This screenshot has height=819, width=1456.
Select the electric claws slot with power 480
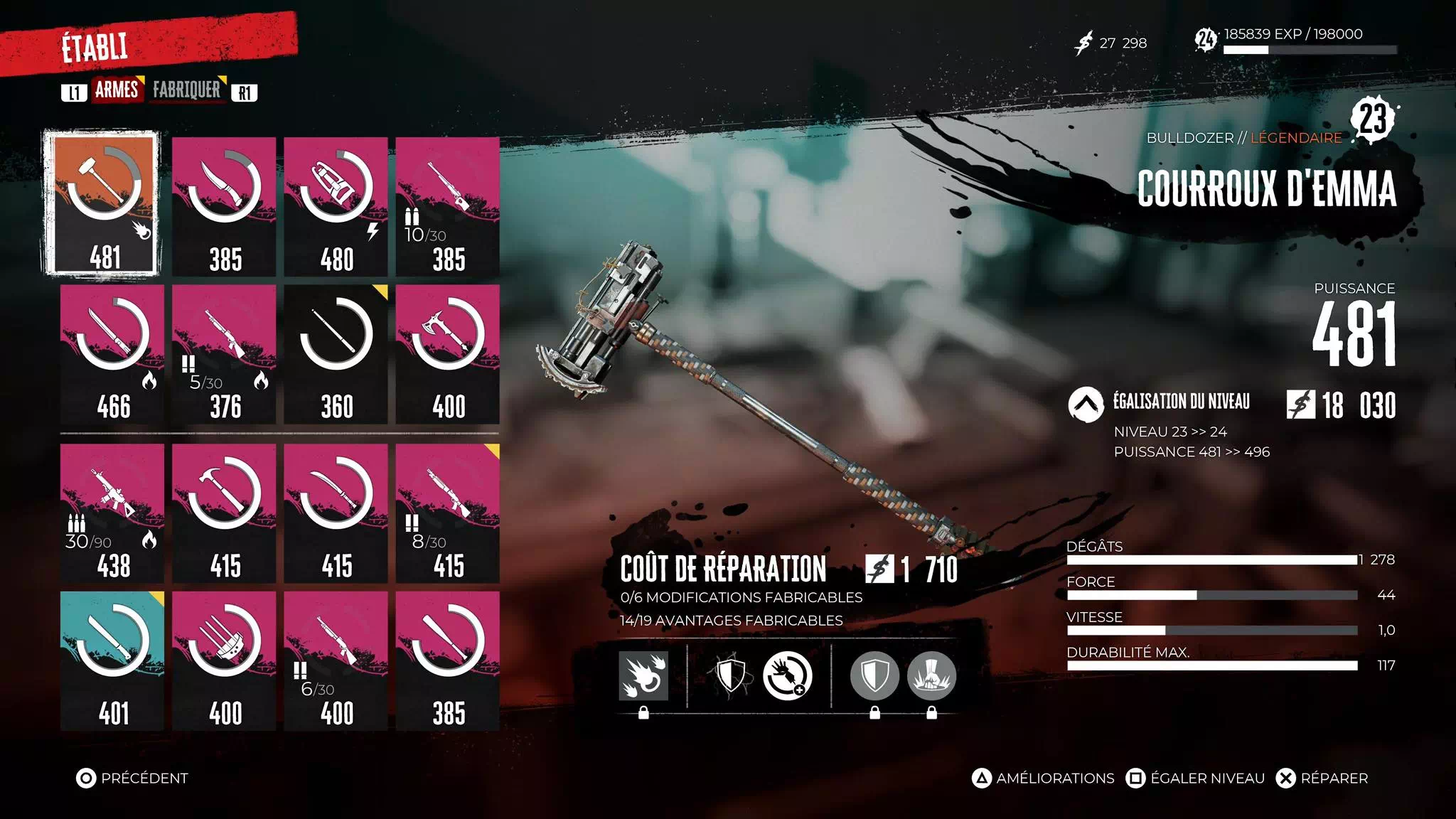point(336,206)
